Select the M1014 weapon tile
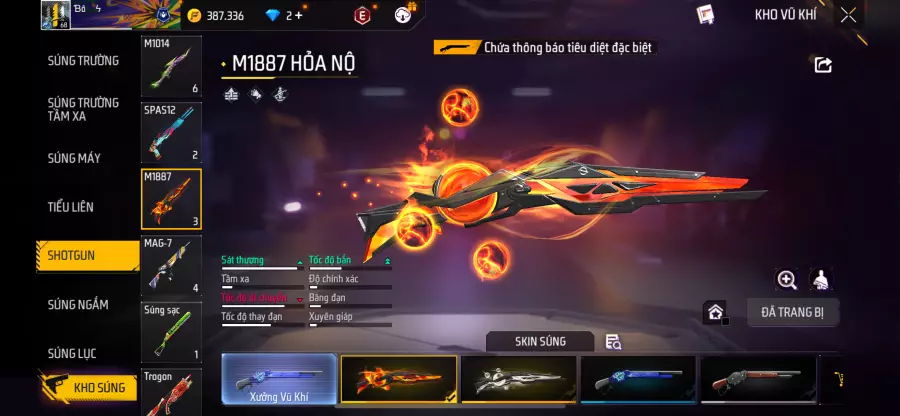Screen dimensions: 900x416 pyautogui.click(x=171, y=67)
